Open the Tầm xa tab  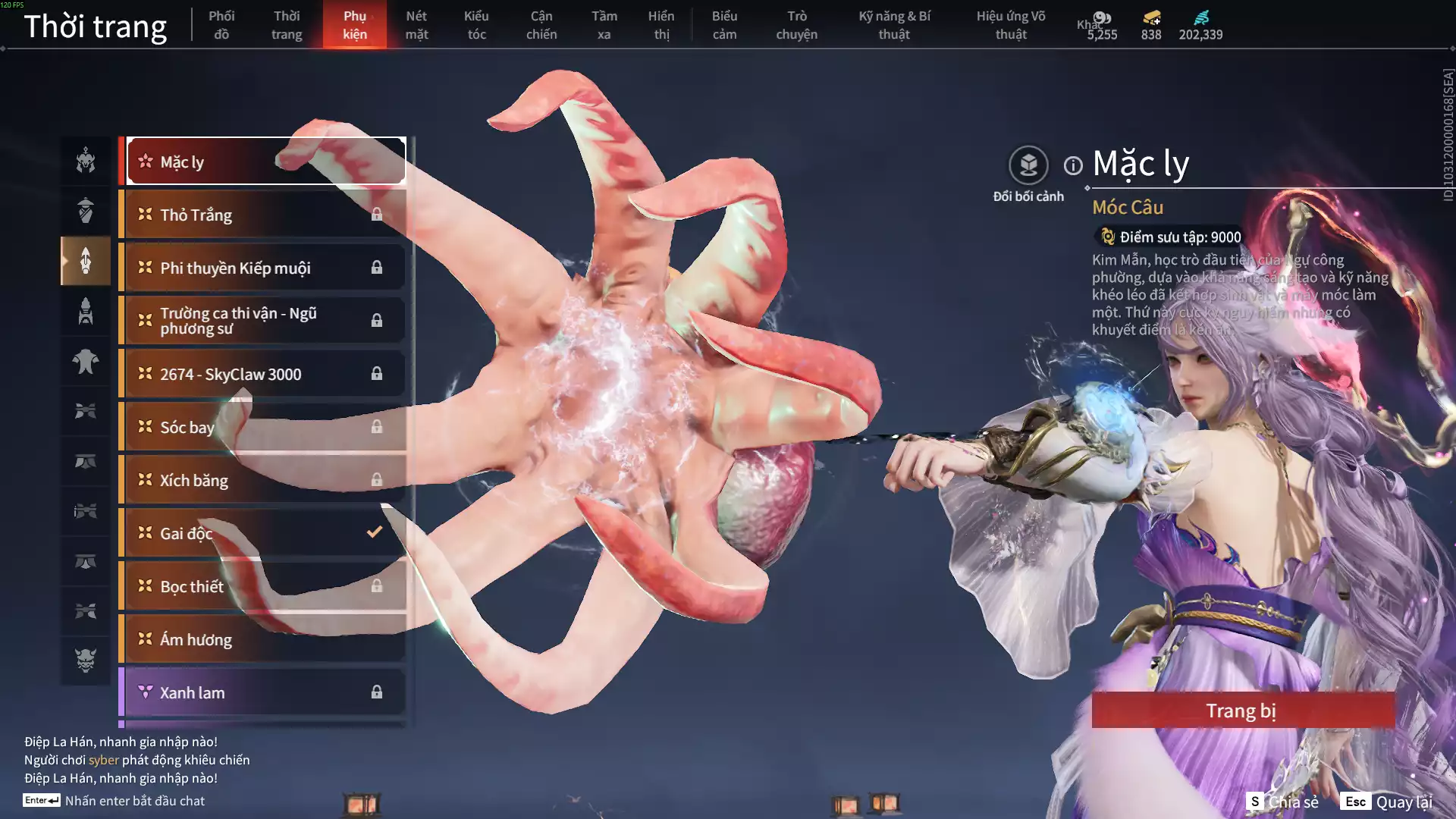click(x=604, y=25)
